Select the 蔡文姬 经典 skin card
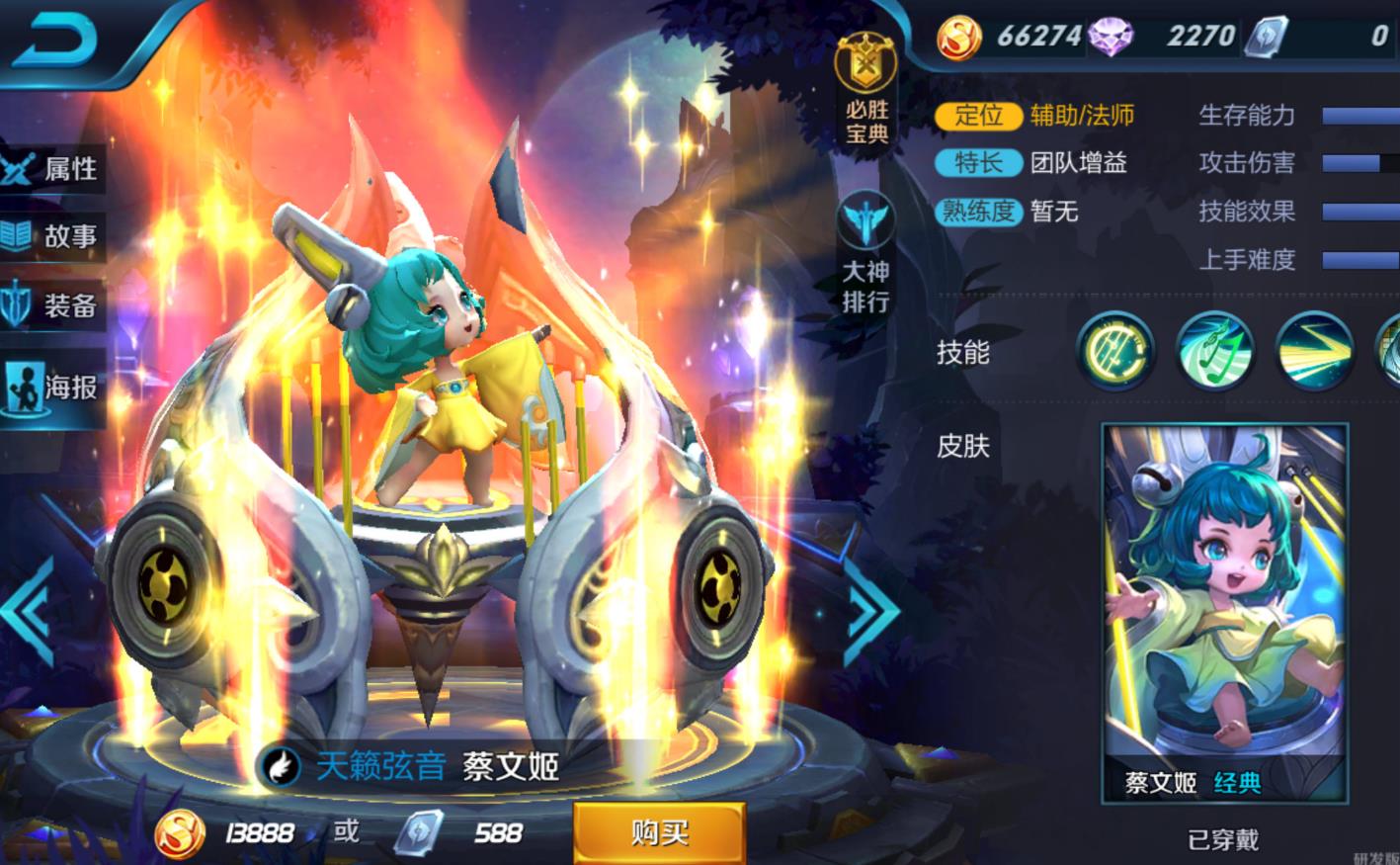This screenshot has width=1400, height=865. [1224, 612]
